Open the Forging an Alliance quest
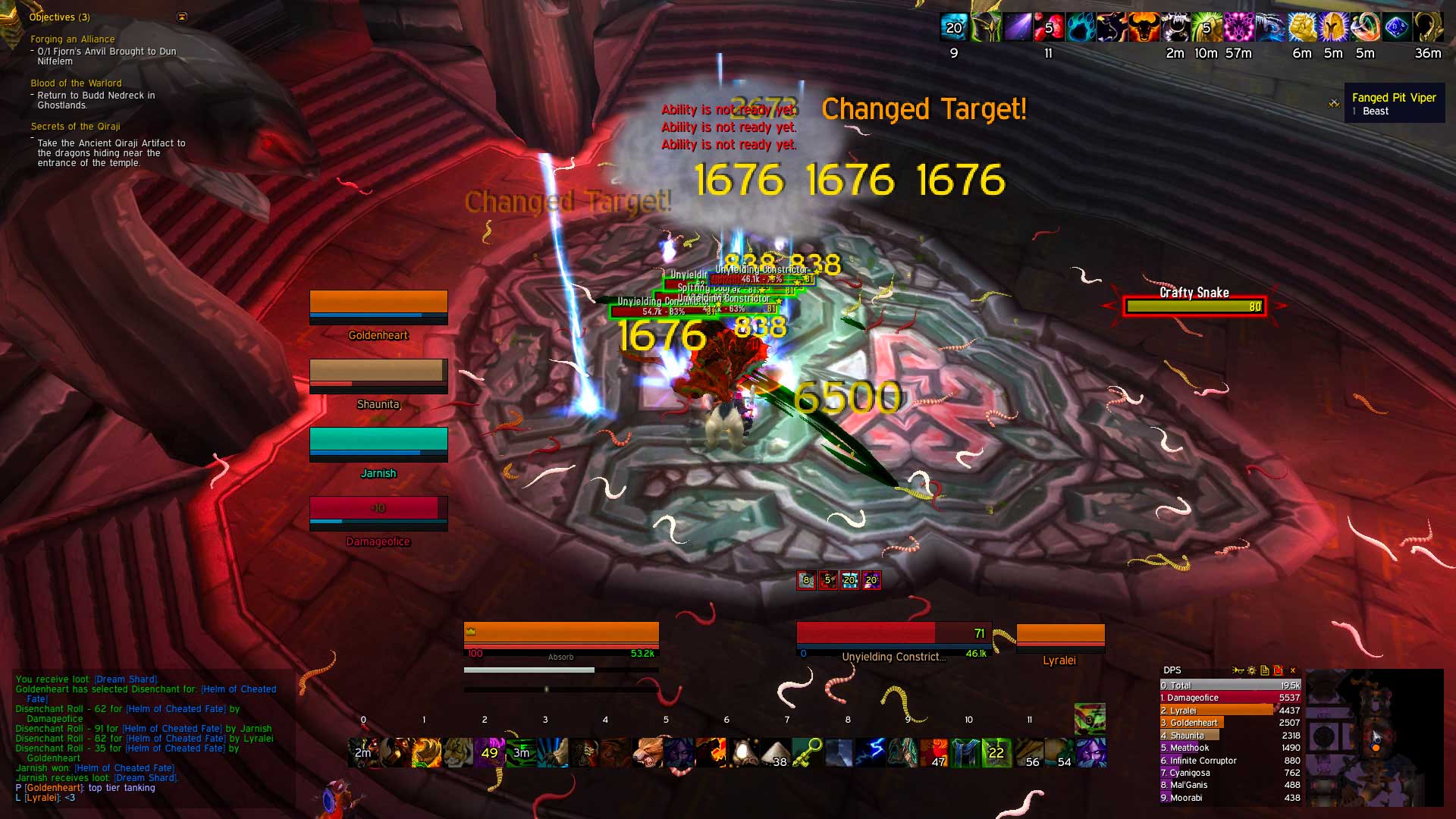The height and width of the screenshot is (819, 1456). (x=73, y=39)
